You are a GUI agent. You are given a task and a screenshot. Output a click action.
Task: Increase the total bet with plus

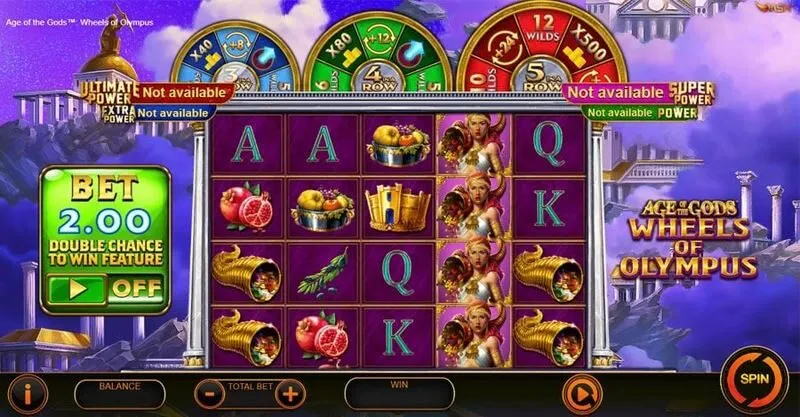289,392
